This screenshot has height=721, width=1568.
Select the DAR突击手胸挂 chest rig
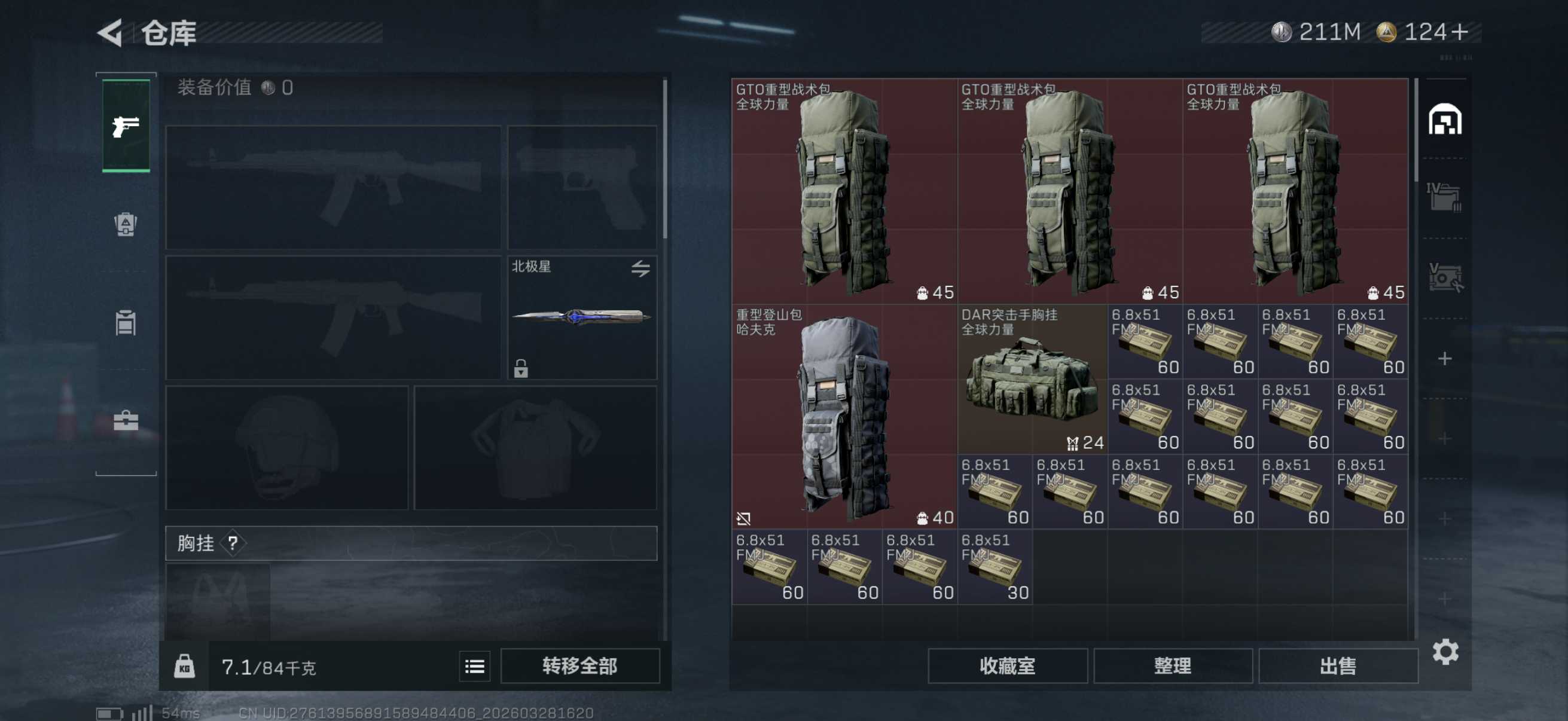pyautogui.click(x=1032, y=380)
